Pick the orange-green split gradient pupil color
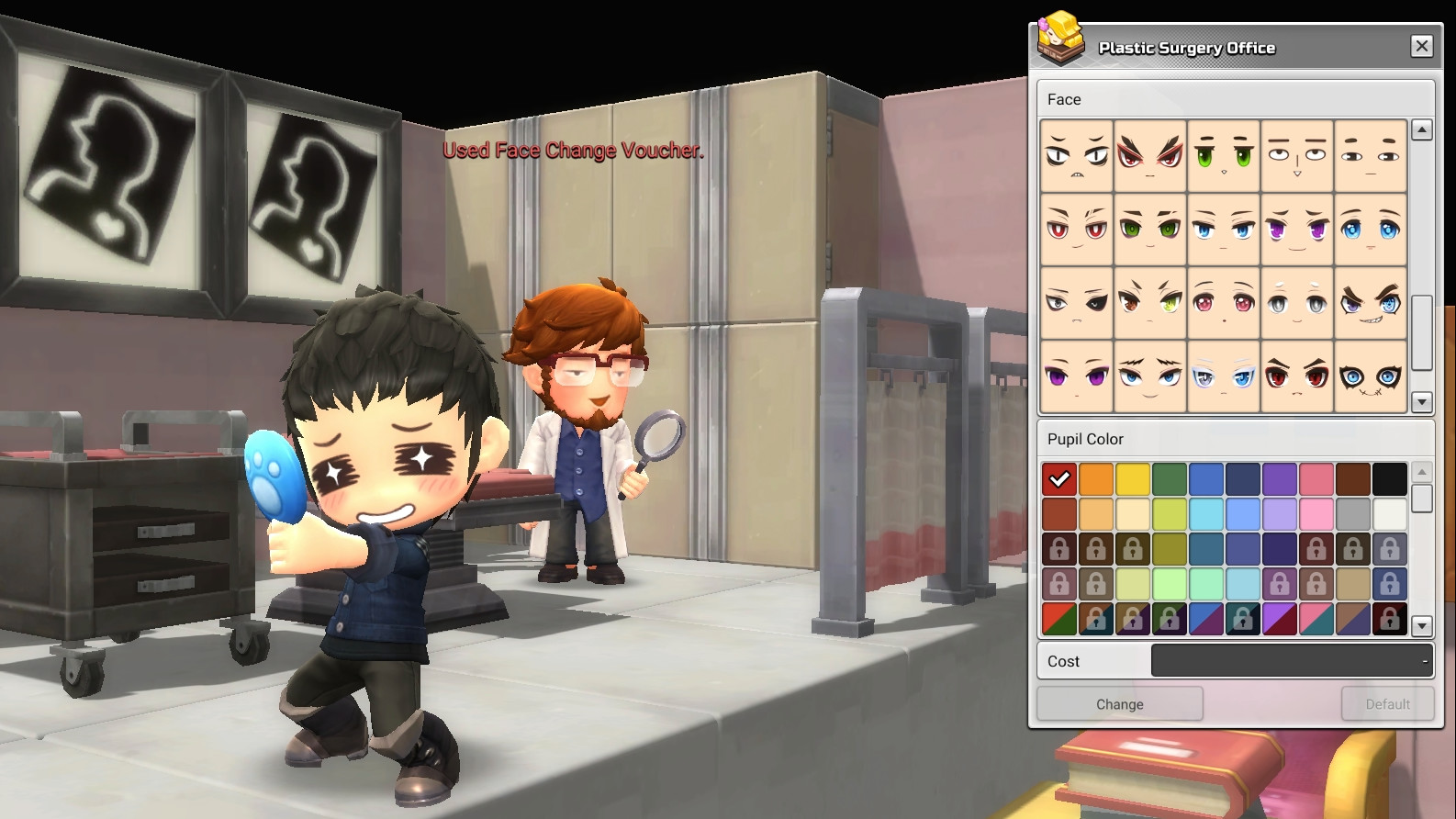This screenshot has height=819, width=1456. 1058,619
